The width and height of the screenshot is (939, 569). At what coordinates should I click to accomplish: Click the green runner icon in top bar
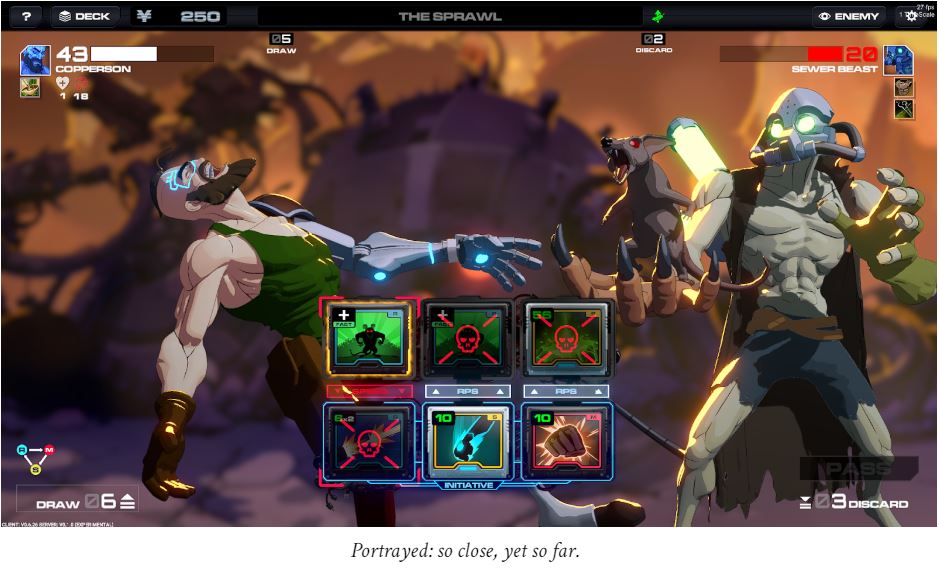pos(657,16)
